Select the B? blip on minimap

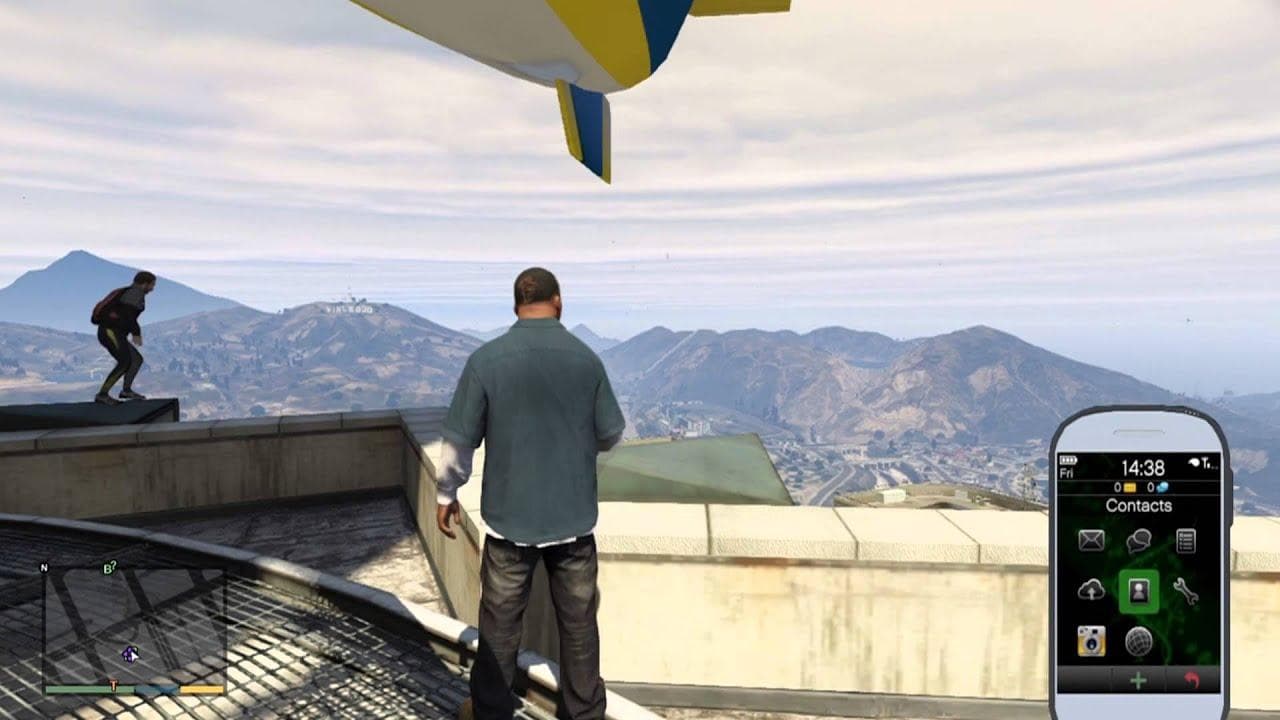tap(109, 567)
